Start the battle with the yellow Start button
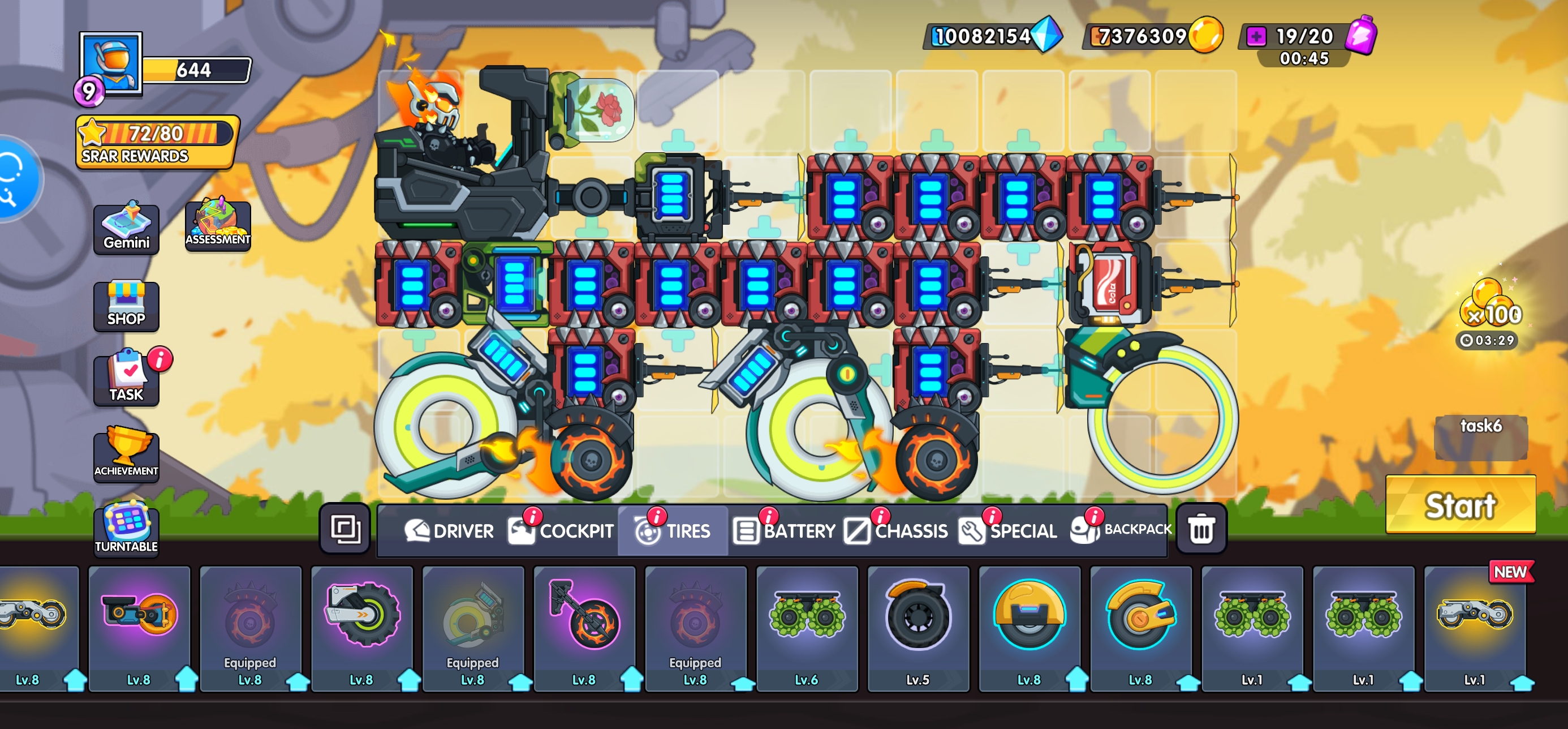1568x729 pixels. tap(1459, 504)
